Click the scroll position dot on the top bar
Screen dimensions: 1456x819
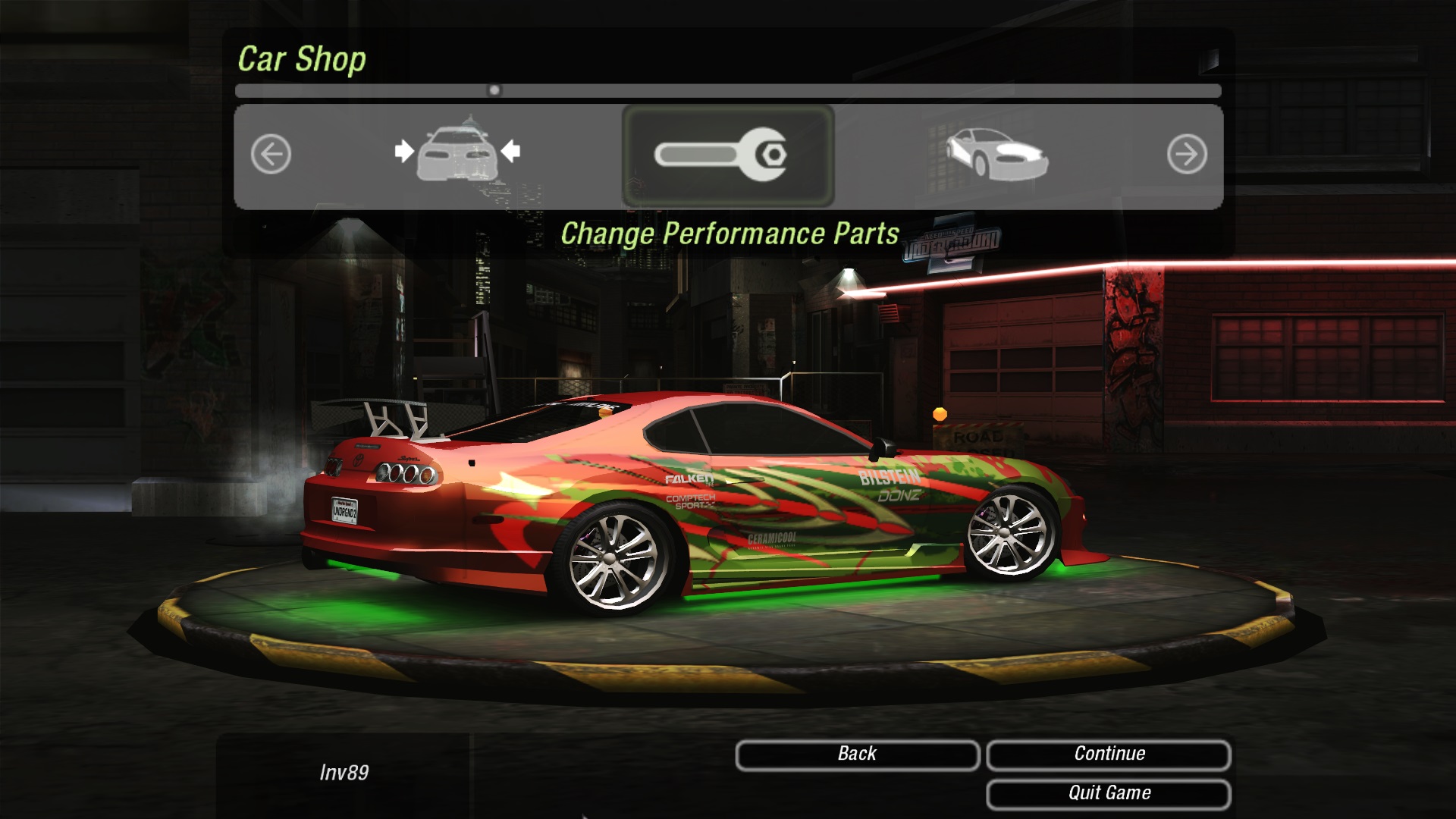494,90
